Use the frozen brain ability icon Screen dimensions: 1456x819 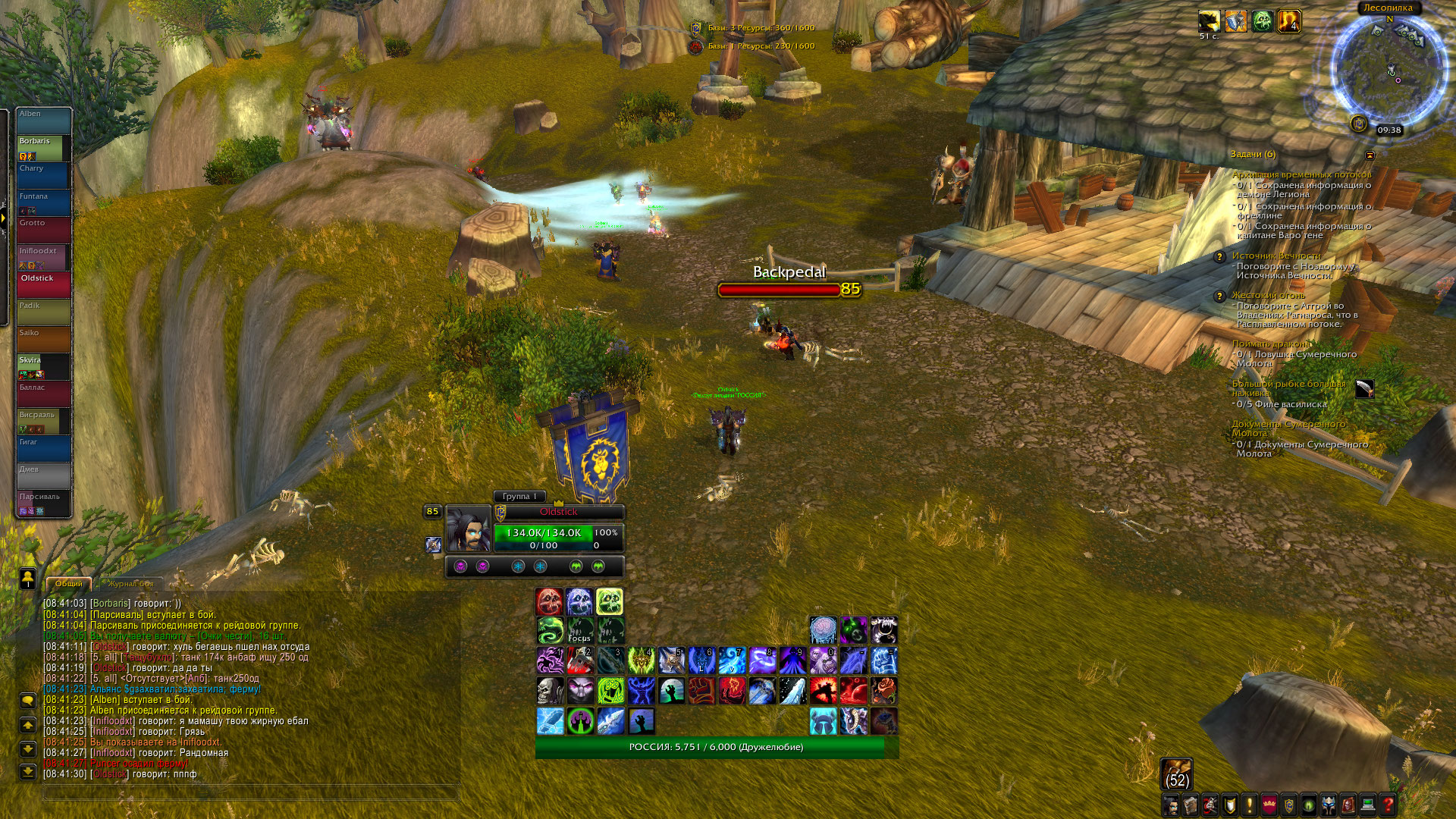pyautogui.click(x=823, y=630)
